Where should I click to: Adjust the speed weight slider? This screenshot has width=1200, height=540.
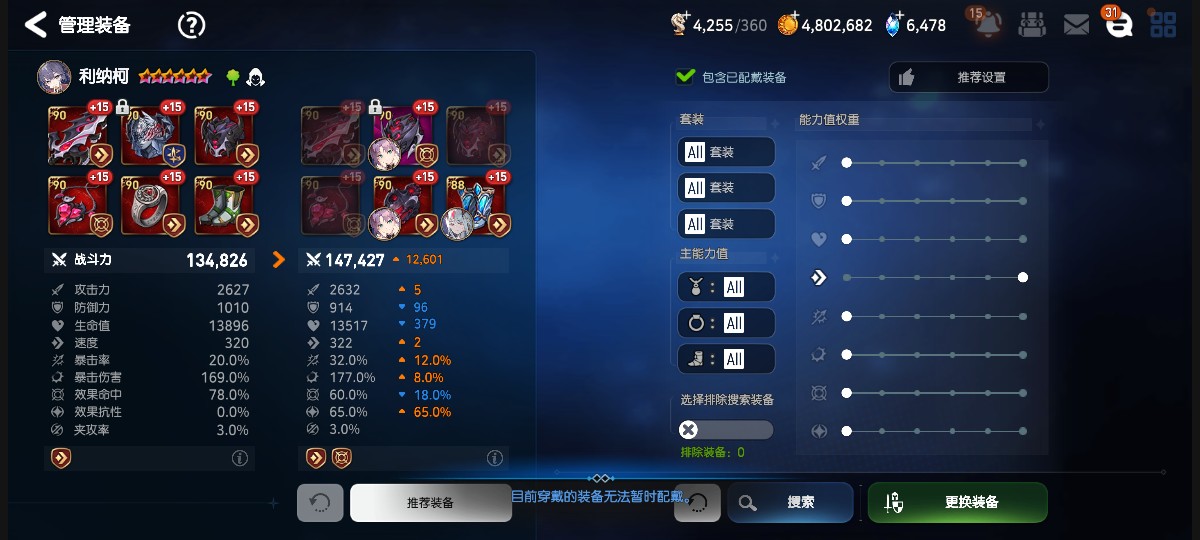click(934, 277)
